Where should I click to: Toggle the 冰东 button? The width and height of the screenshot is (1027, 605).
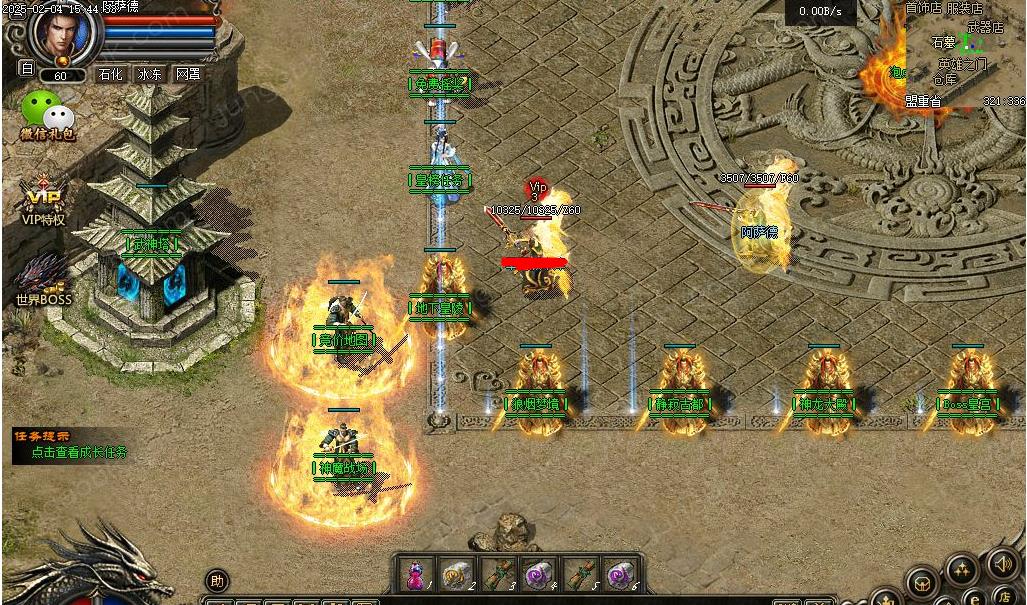(150, 74)
